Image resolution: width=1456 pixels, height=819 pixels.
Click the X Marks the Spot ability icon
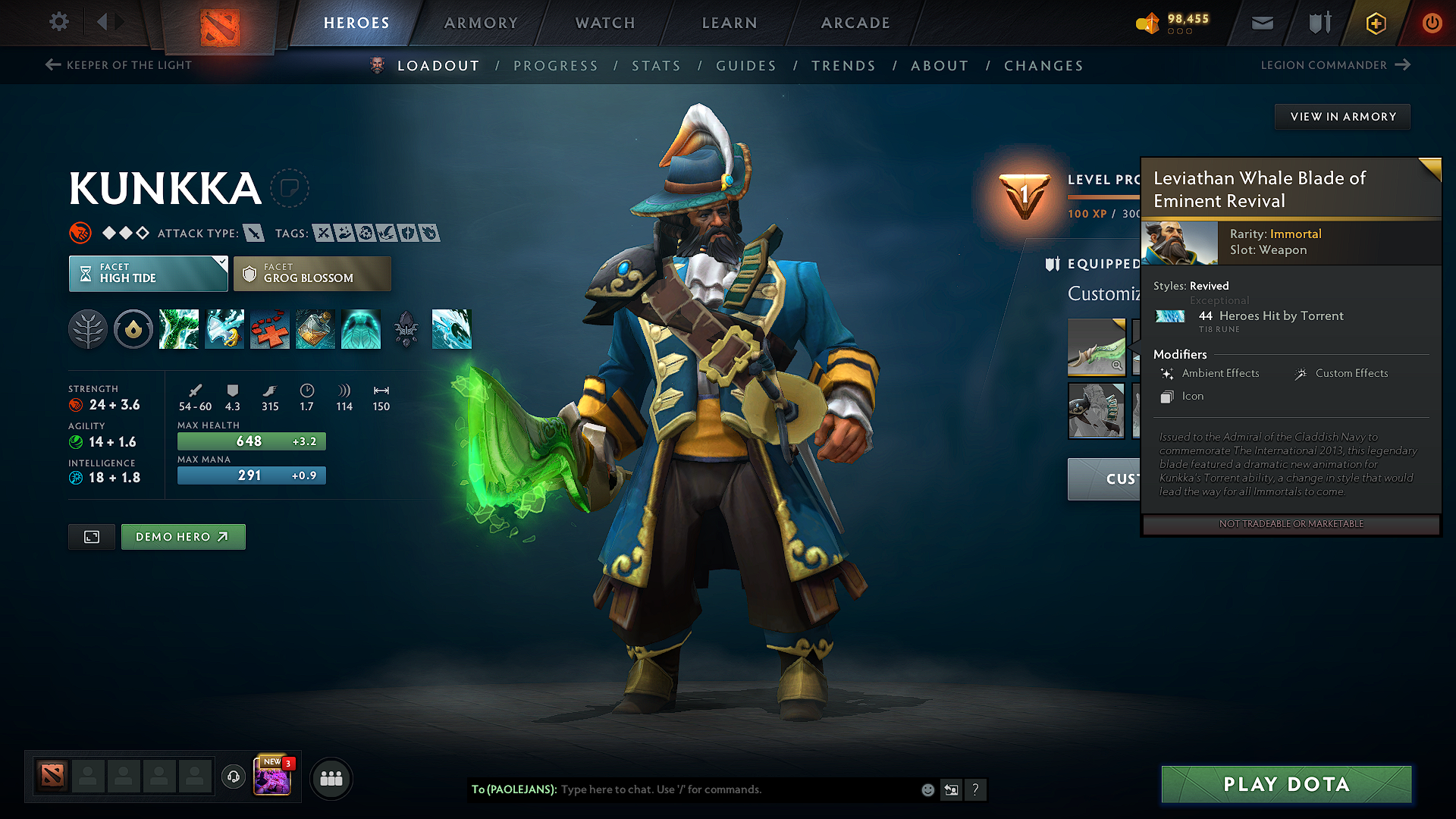(x=270, y=329)
